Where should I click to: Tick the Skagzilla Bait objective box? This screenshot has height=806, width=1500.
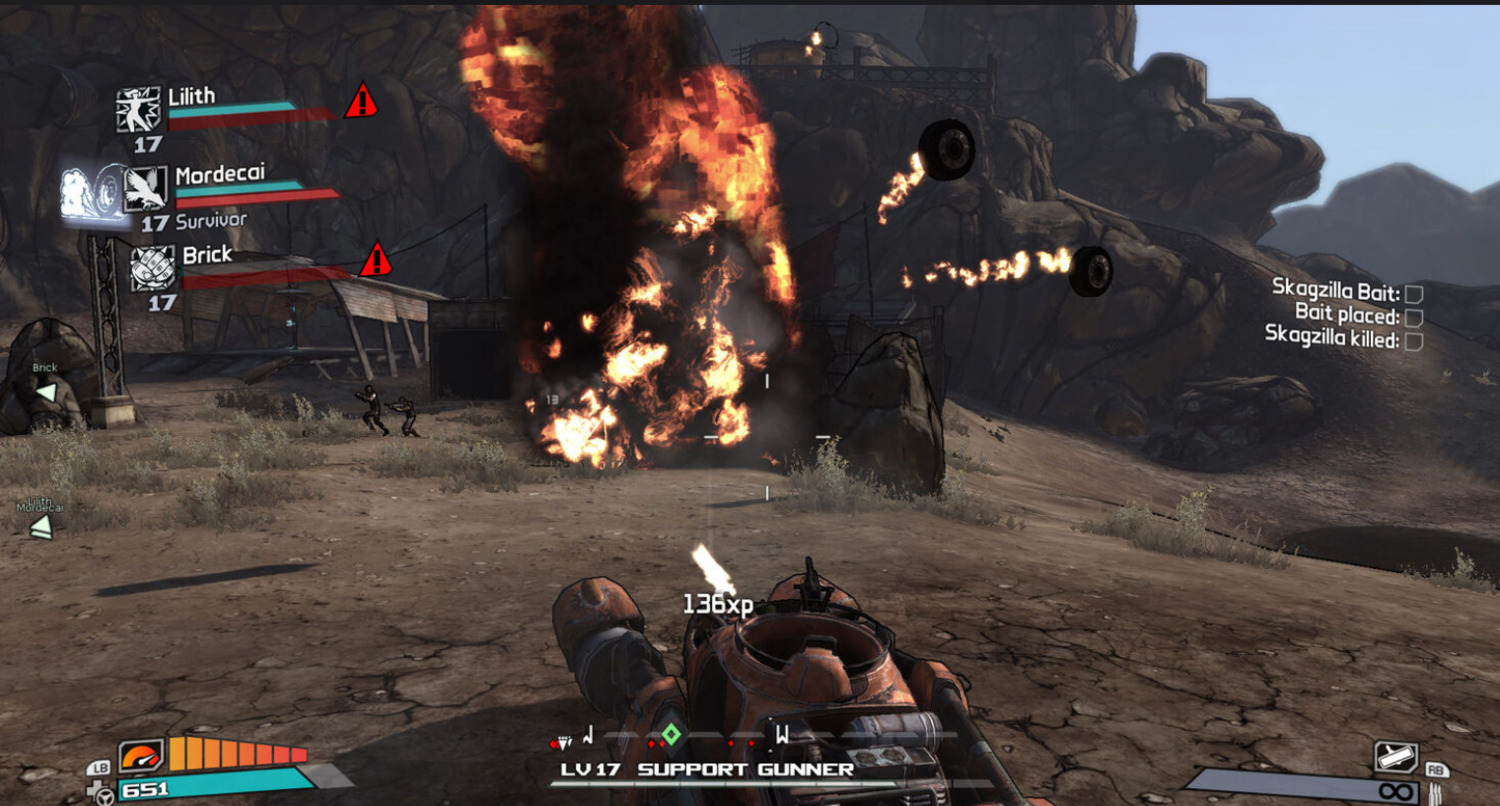1414,293
